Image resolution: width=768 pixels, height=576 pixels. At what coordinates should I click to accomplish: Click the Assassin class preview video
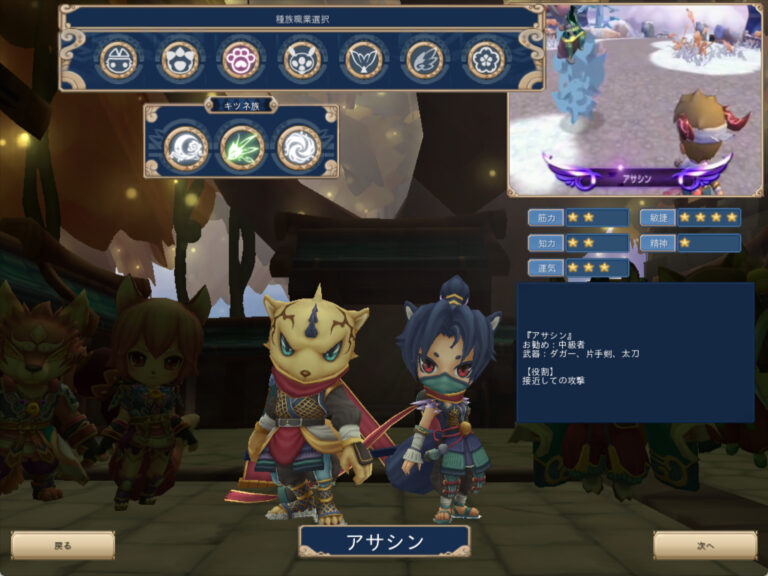click(635, 98)
